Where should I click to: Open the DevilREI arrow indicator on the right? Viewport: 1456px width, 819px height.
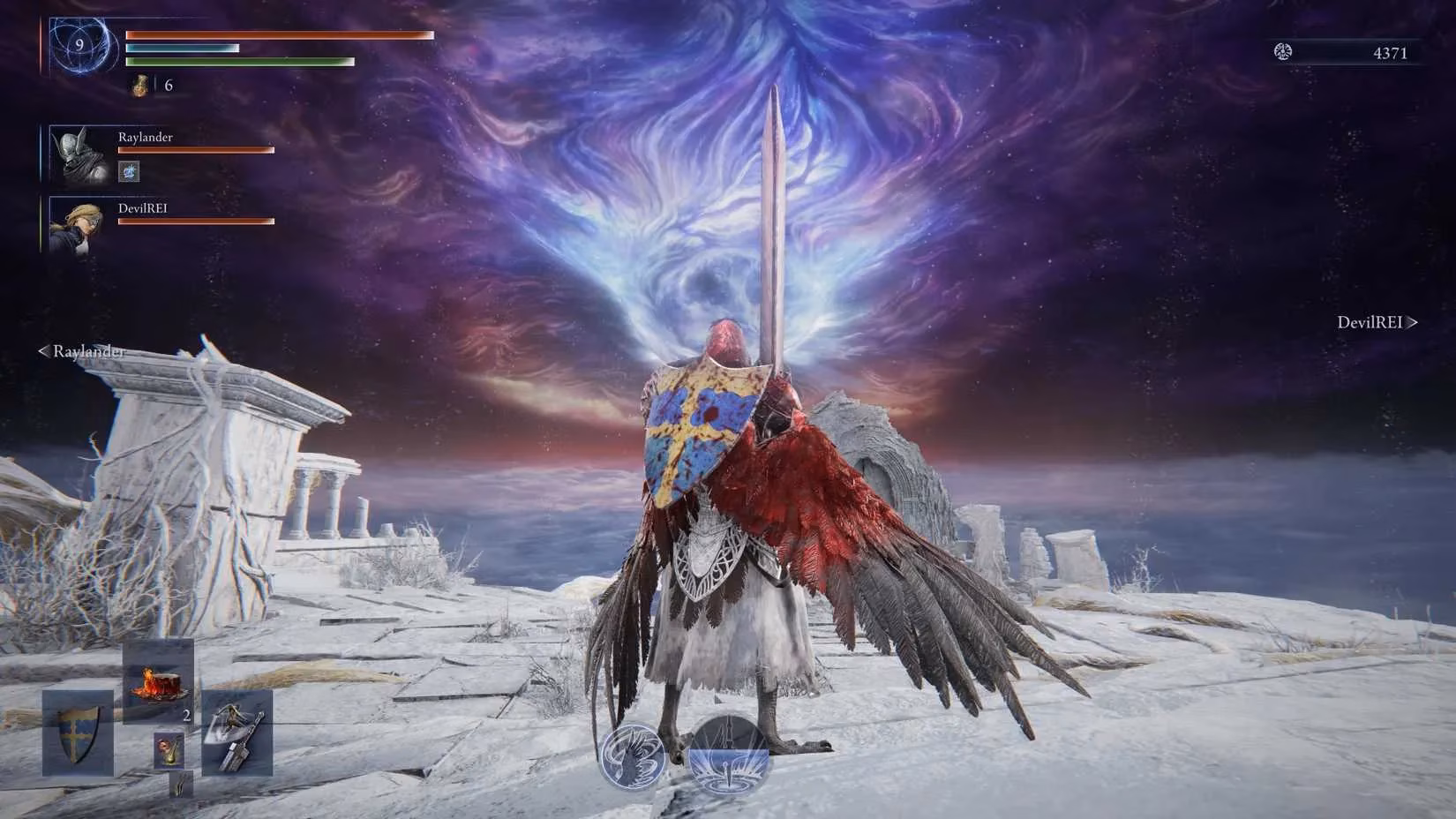click(1413, 323)
